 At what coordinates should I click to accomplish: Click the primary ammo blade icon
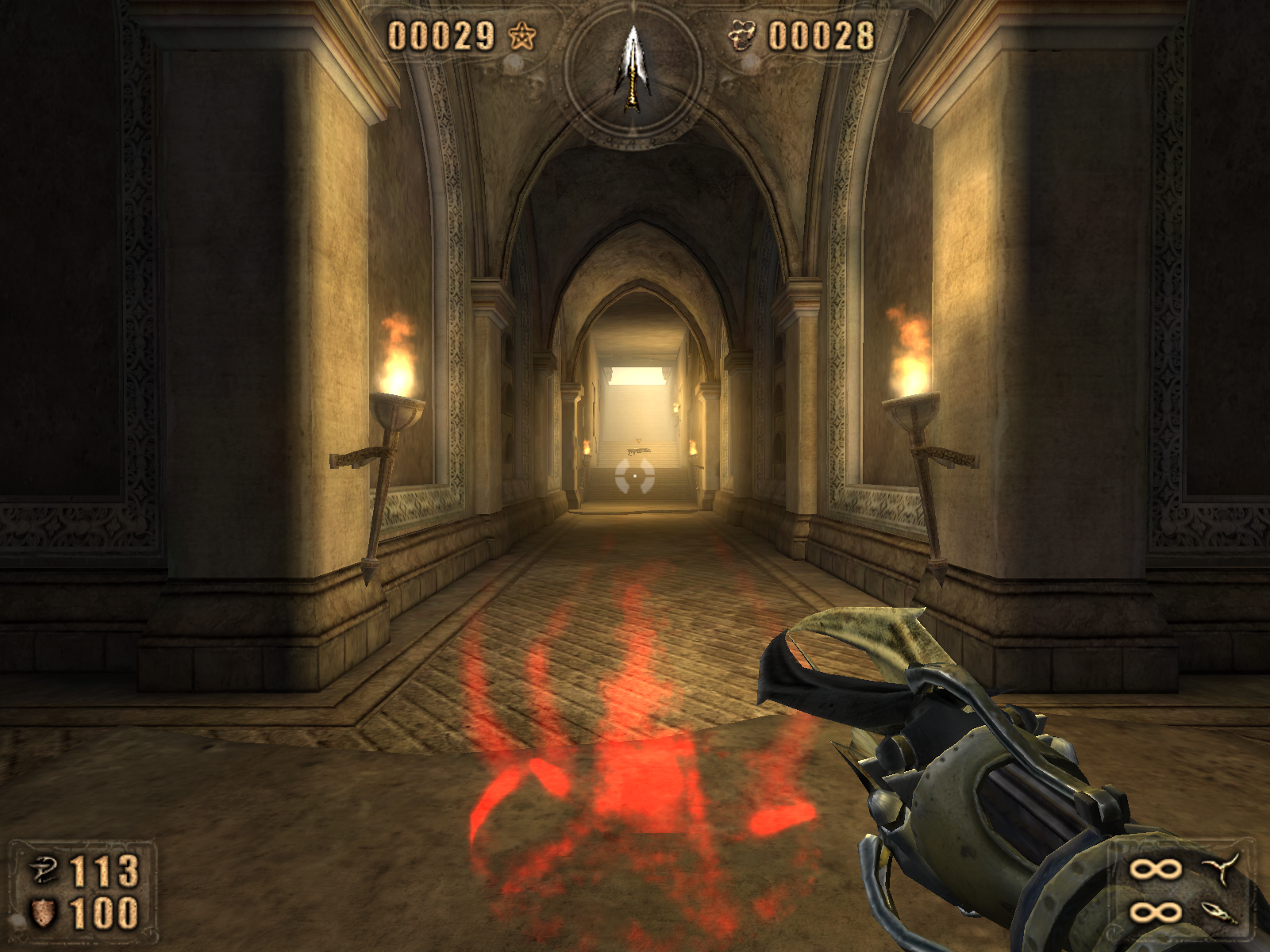pyautogui.click(x=1223, y=869)
